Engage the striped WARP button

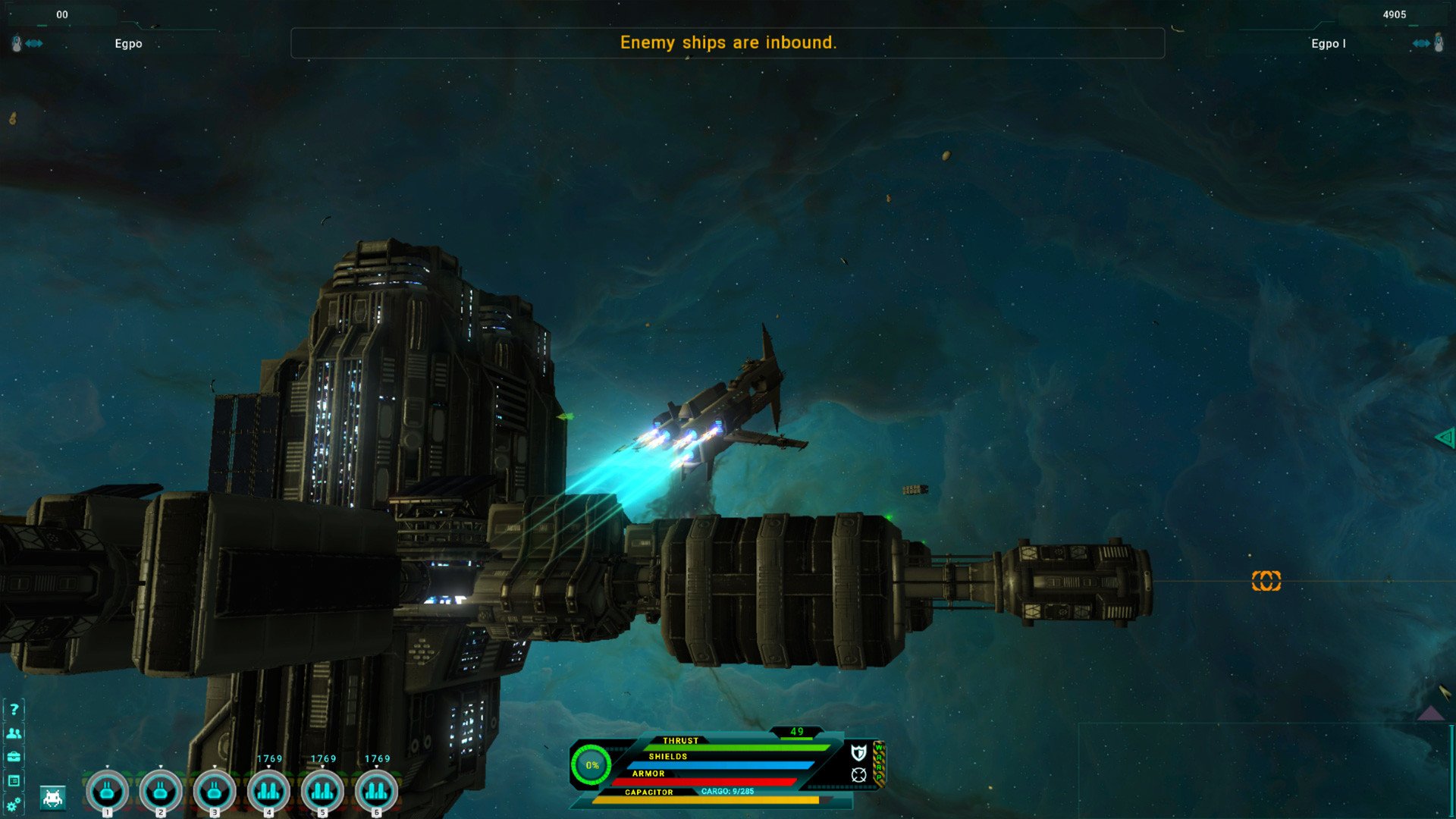(x=880, y=762)
